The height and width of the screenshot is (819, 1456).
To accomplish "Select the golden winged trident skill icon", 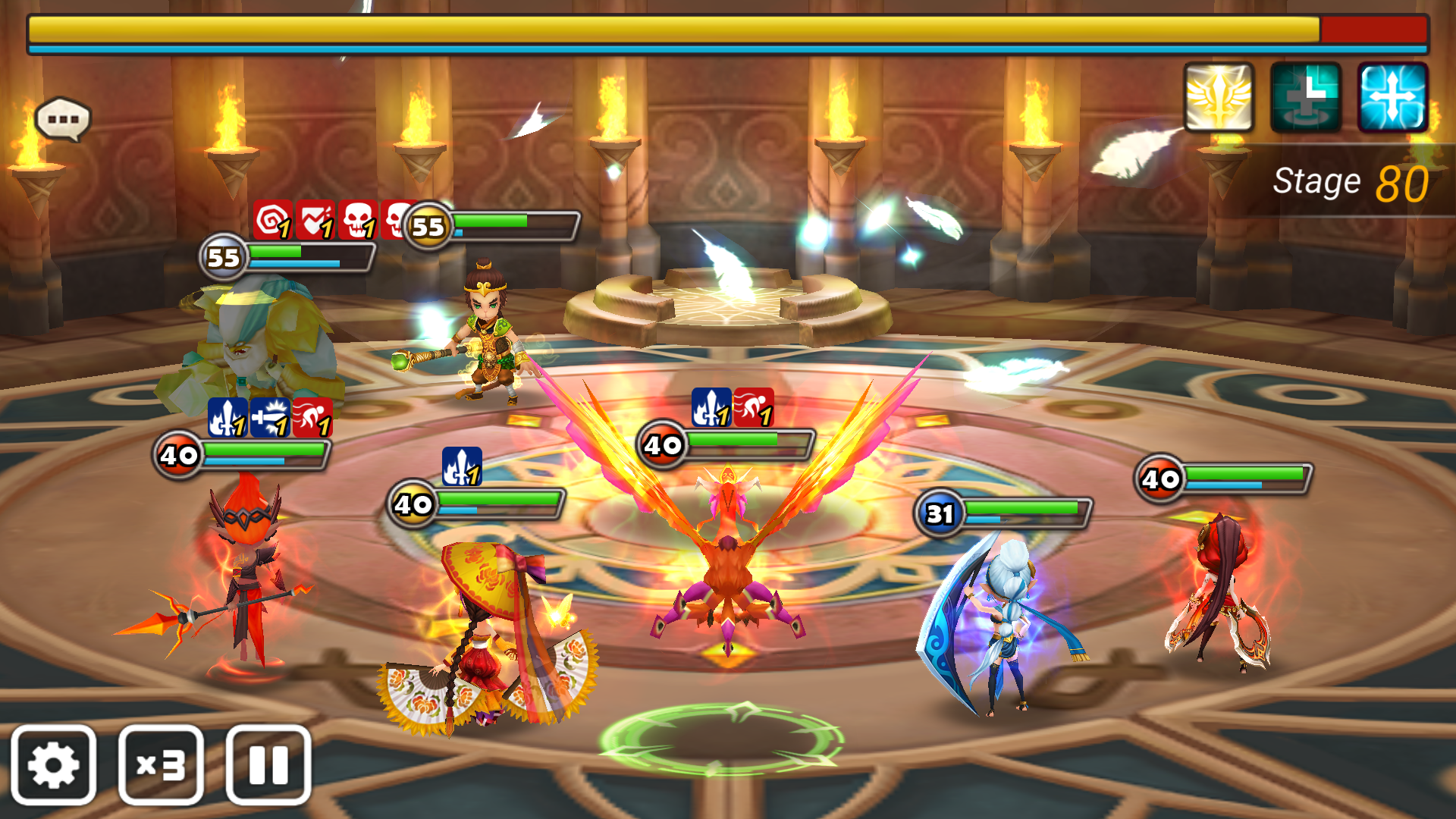I will click(1219, 98).
